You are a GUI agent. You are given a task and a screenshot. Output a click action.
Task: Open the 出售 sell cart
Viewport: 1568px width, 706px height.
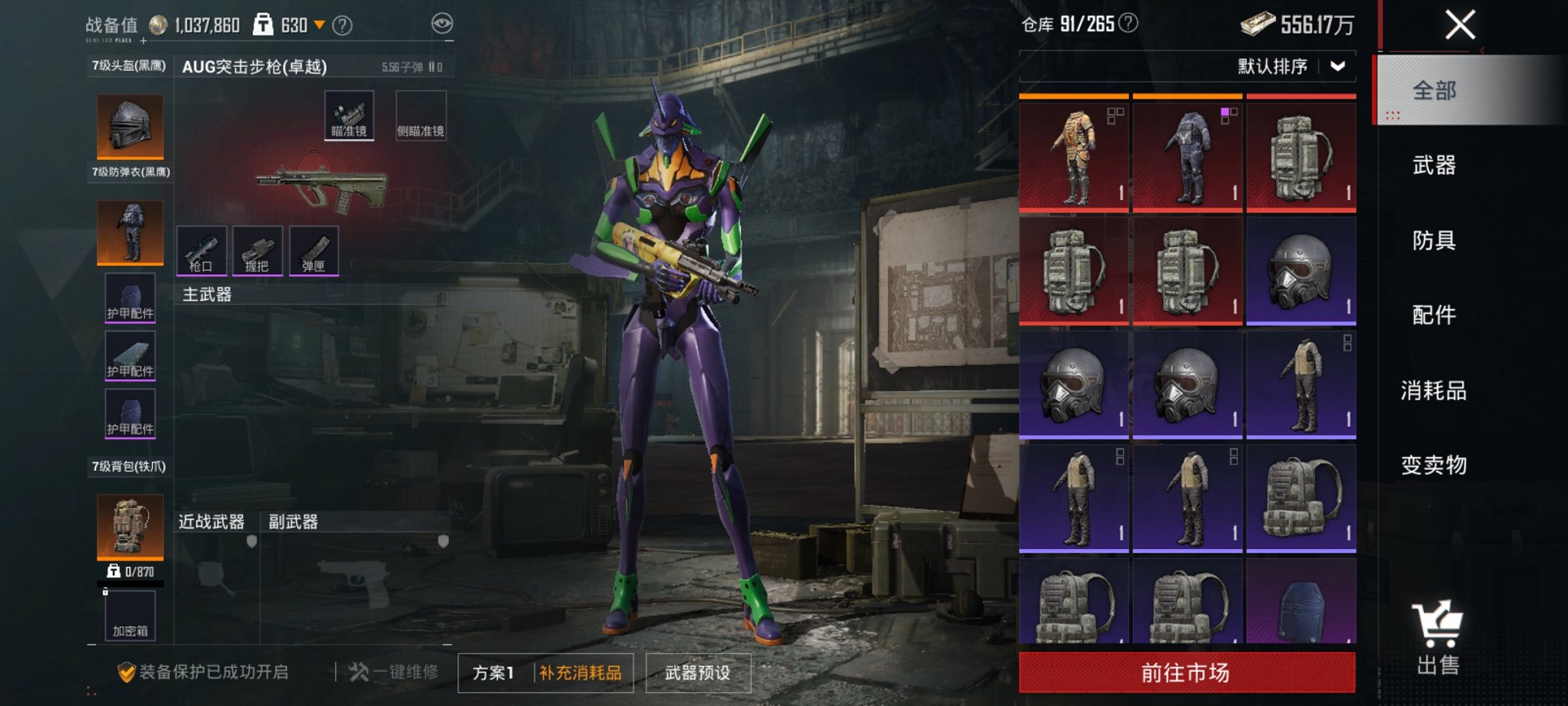pyautogui.click(x=1437, y=638)
